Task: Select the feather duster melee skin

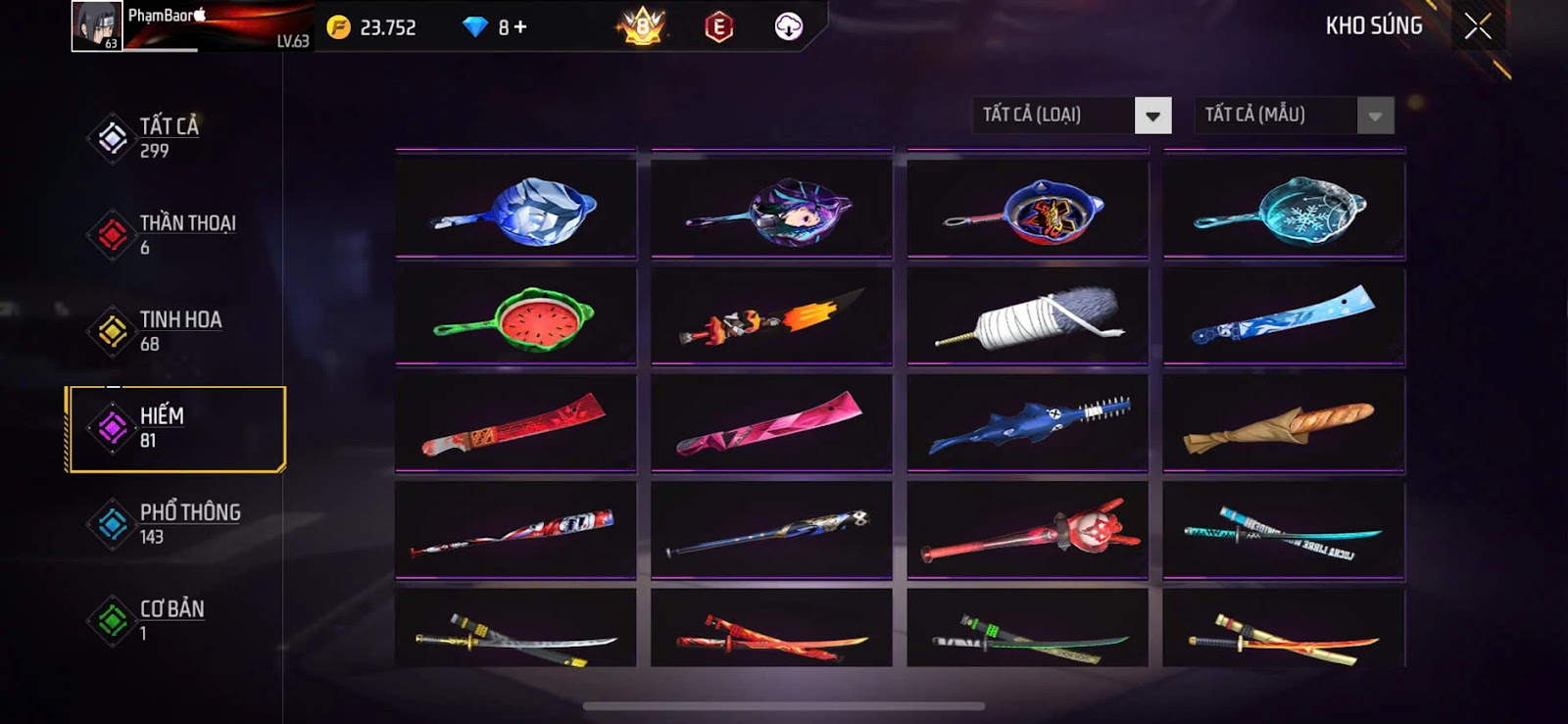Action: click(1027, 316)
